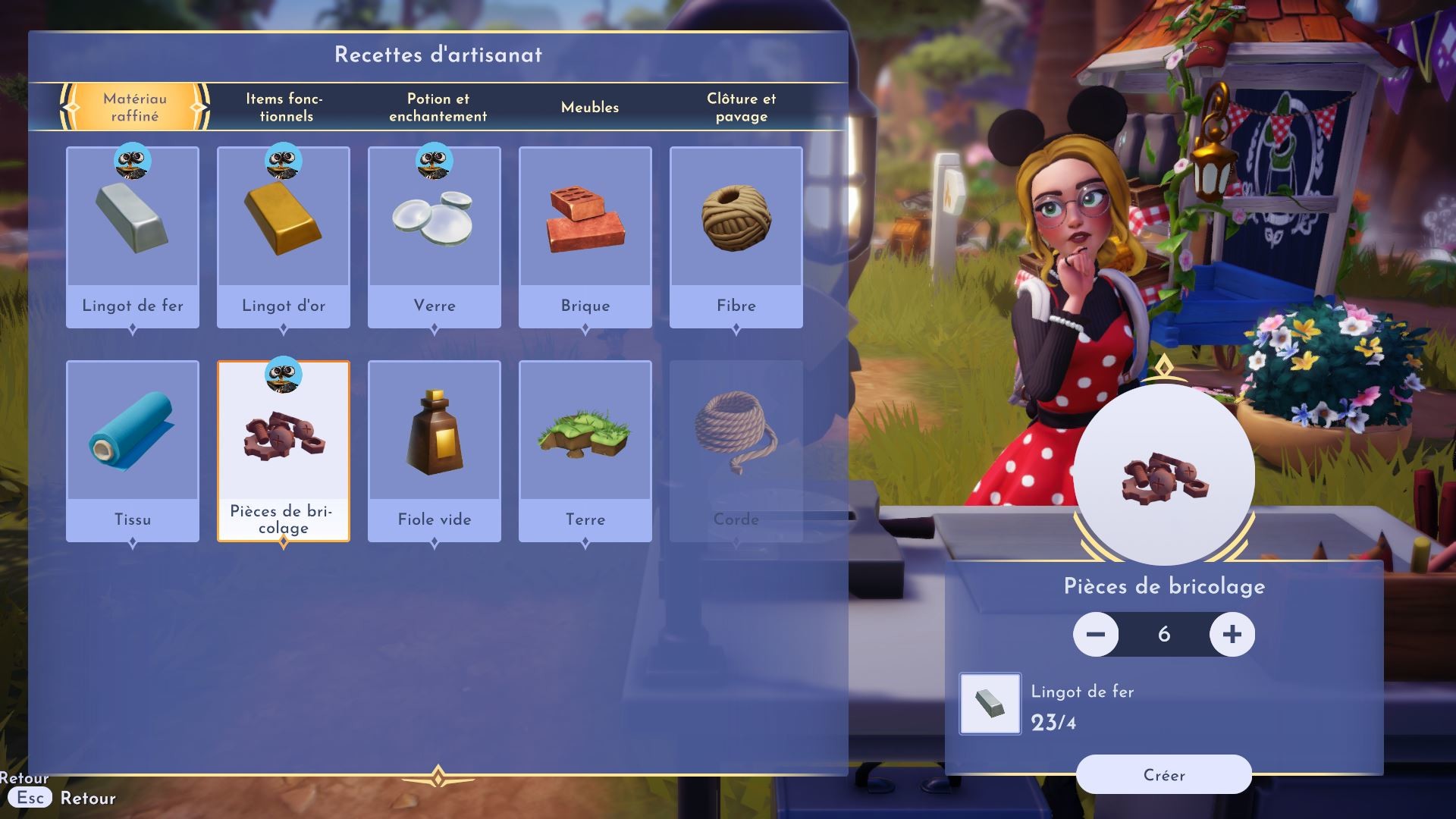Select the Lingot de fer recipe
The width and height of the screenshot is (1456, 819).
[x=133, y=237]
